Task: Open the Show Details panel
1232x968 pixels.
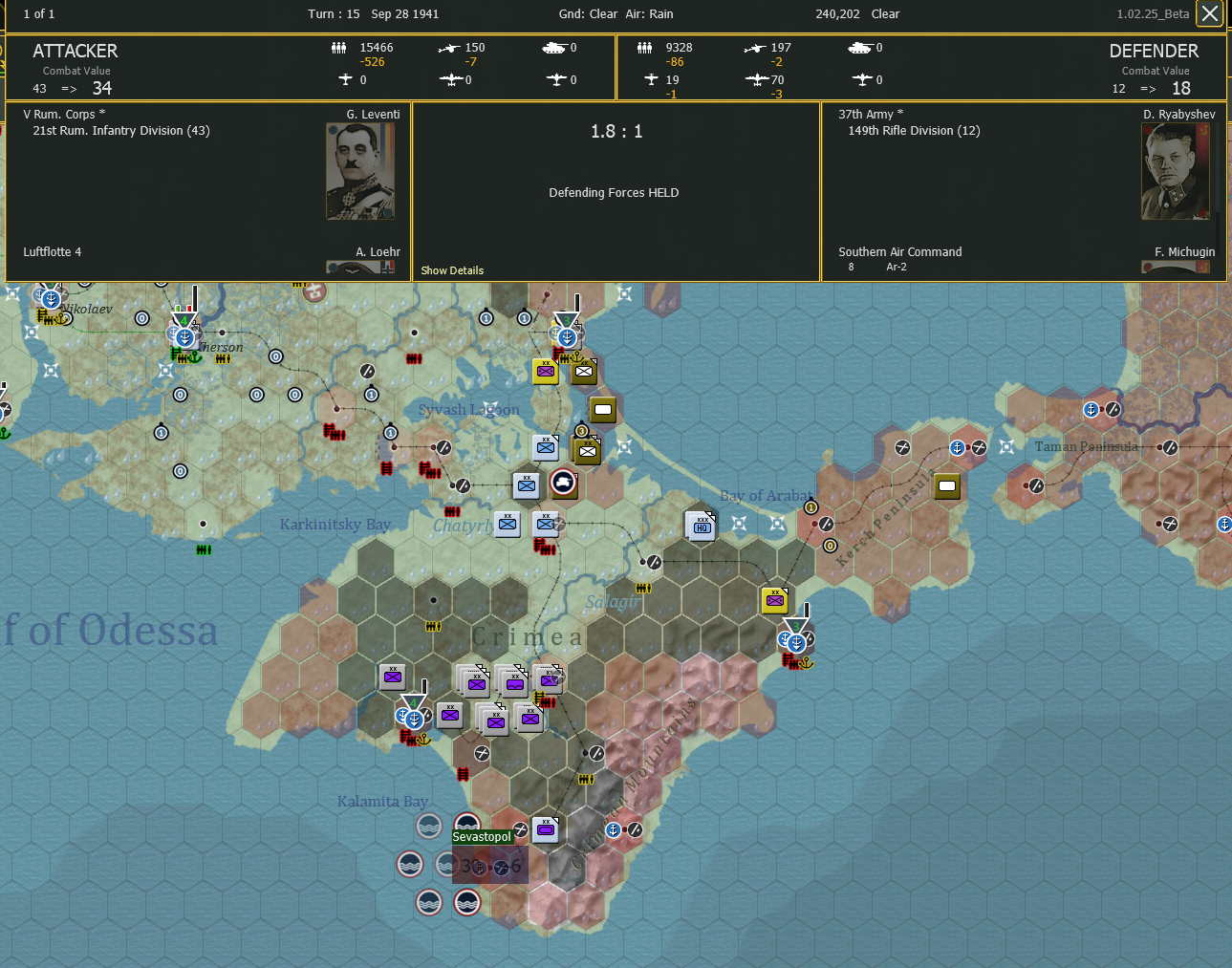Action: coord(451,270)
